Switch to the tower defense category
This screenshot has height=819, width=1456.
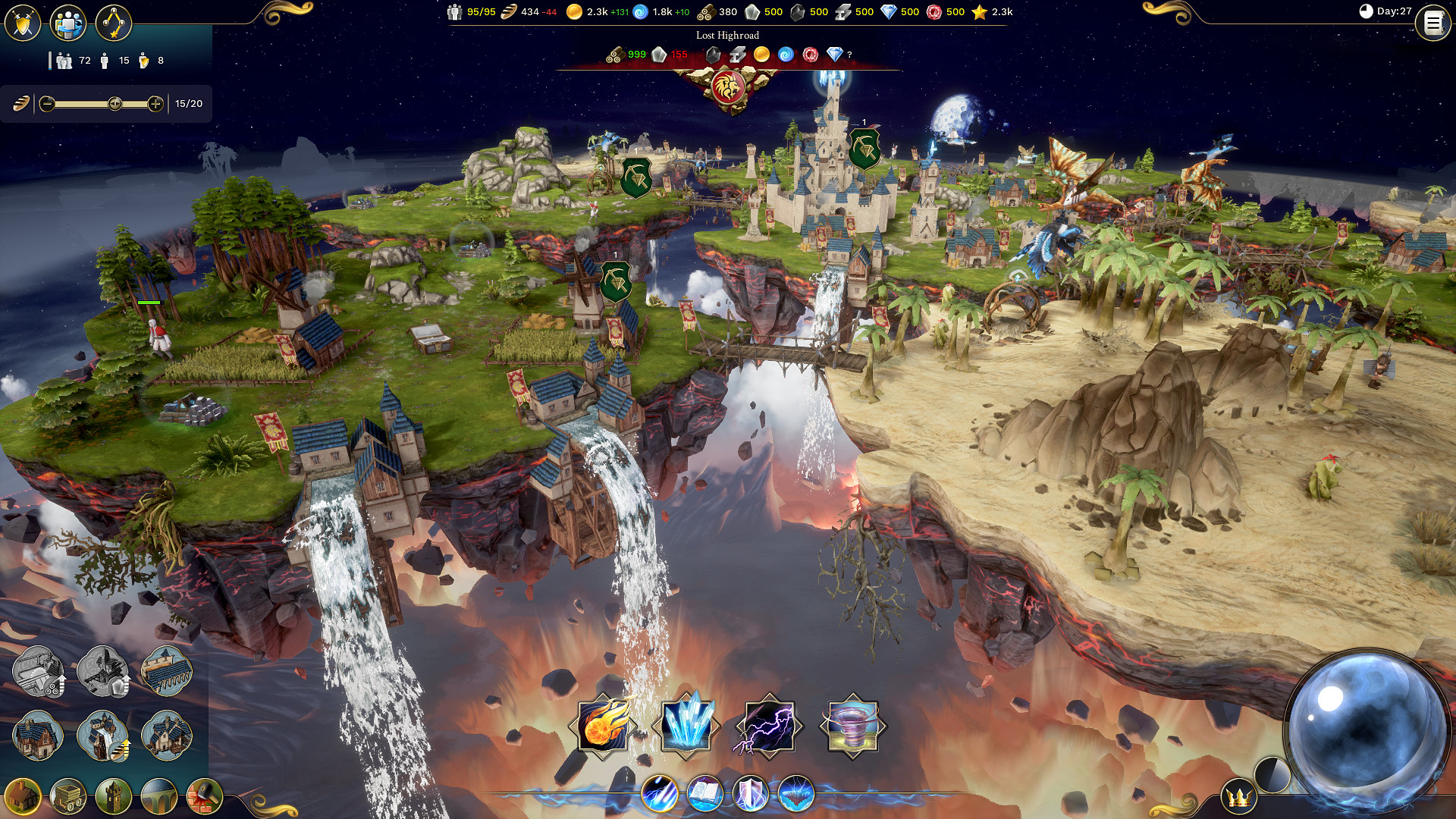(x=114, y=796)
